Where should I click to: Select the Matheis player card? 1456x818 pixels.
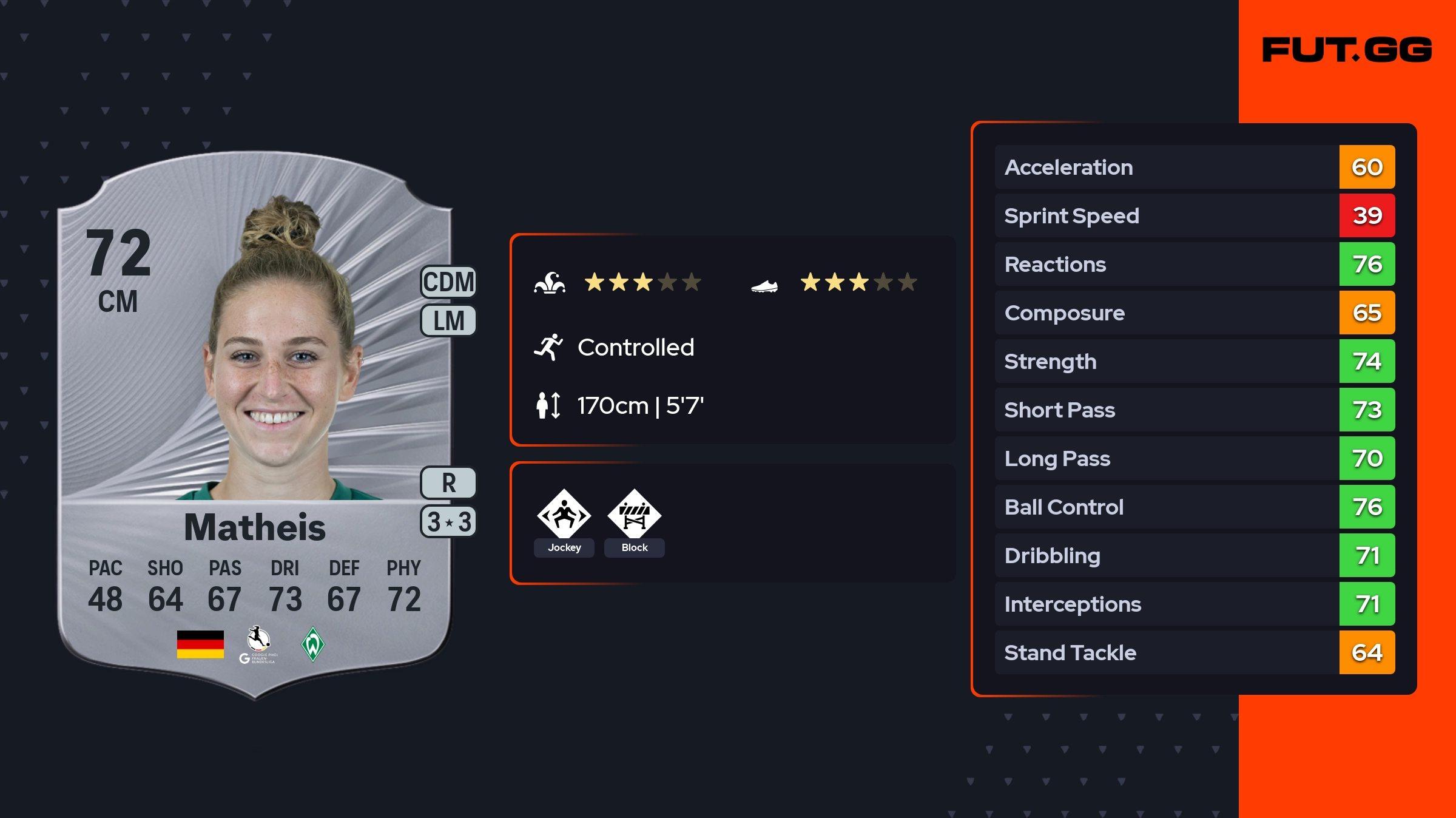point(255,425)
